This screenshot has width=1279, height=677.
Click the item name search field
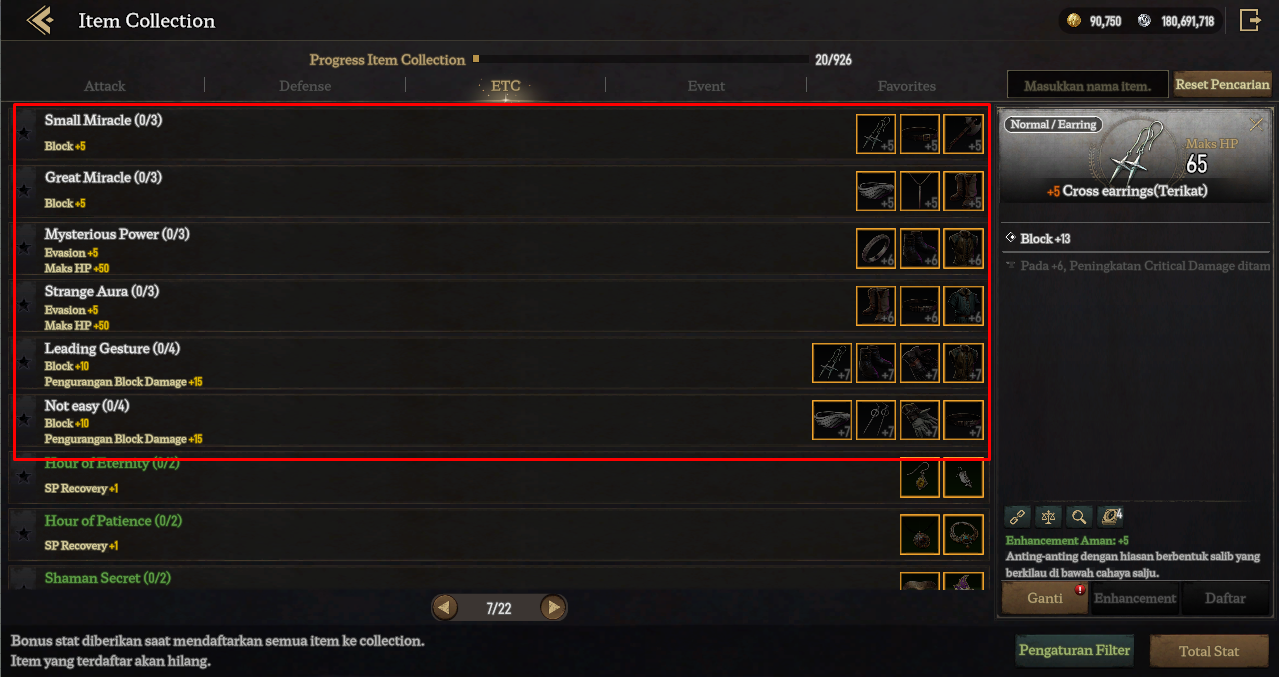(x=1087, y=86)
